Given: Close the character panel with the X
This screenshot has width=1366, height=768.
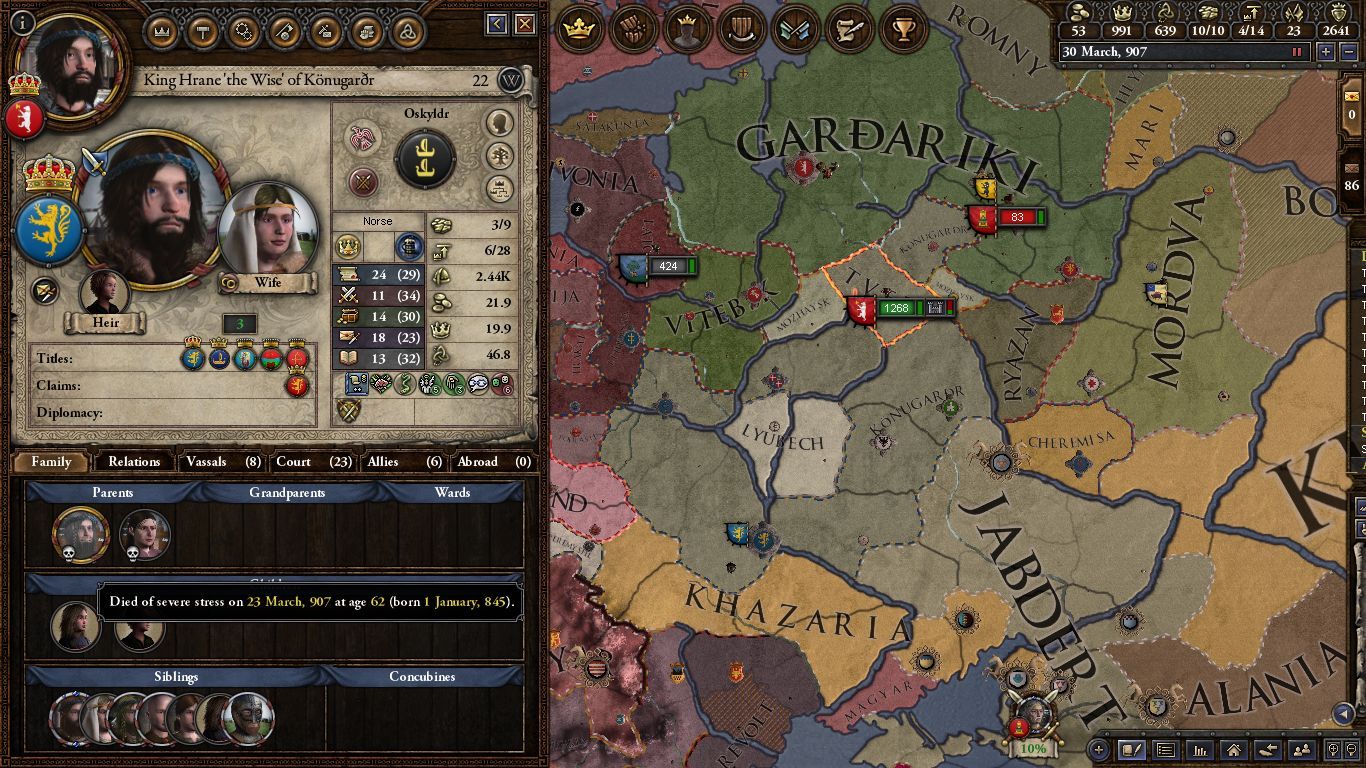Looking at the screenshot, I should [x=524, y=25].
